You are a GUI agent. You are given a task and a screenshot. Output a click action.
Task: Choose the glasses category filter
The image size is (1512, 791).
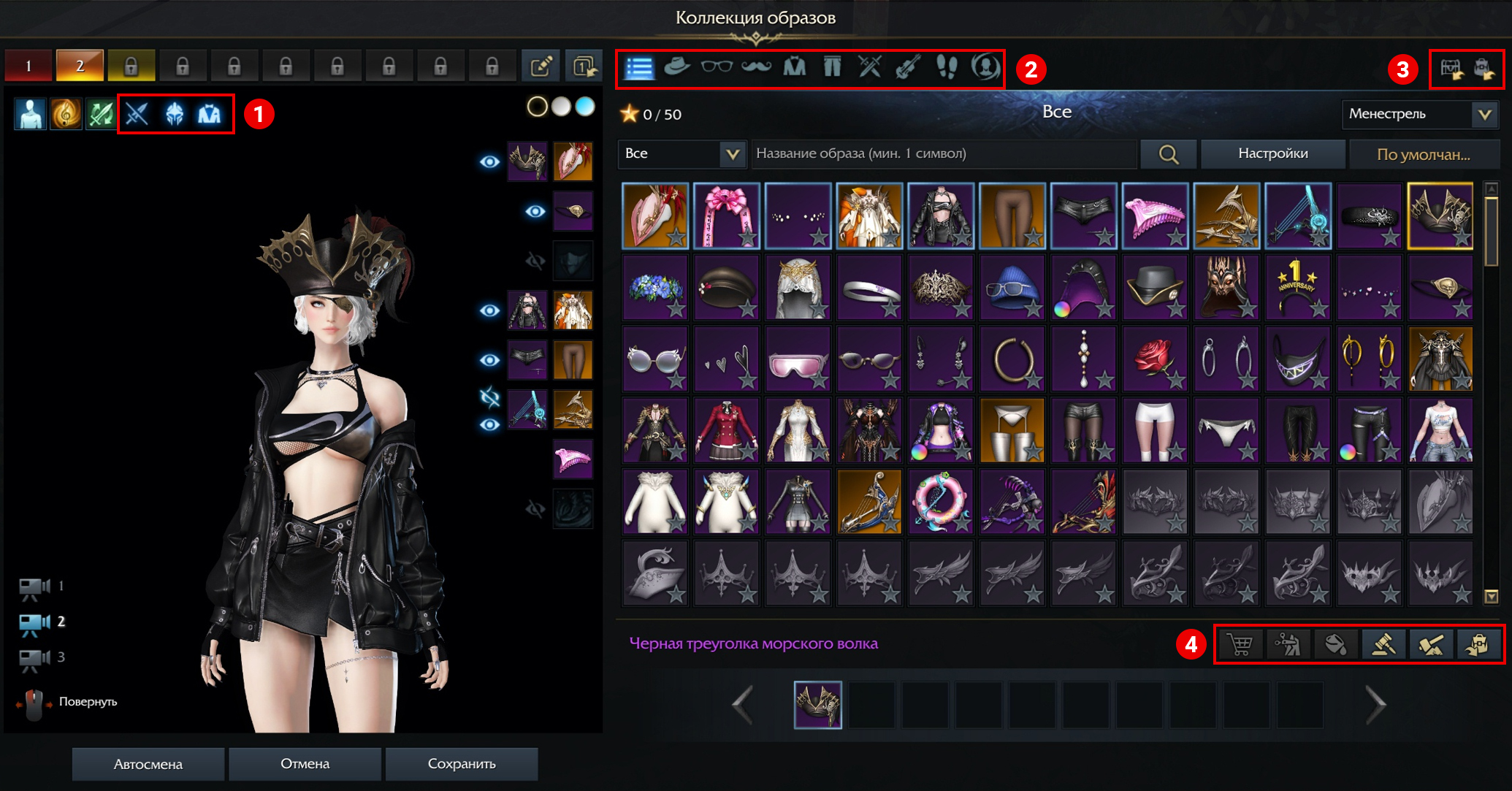[716, 67]
